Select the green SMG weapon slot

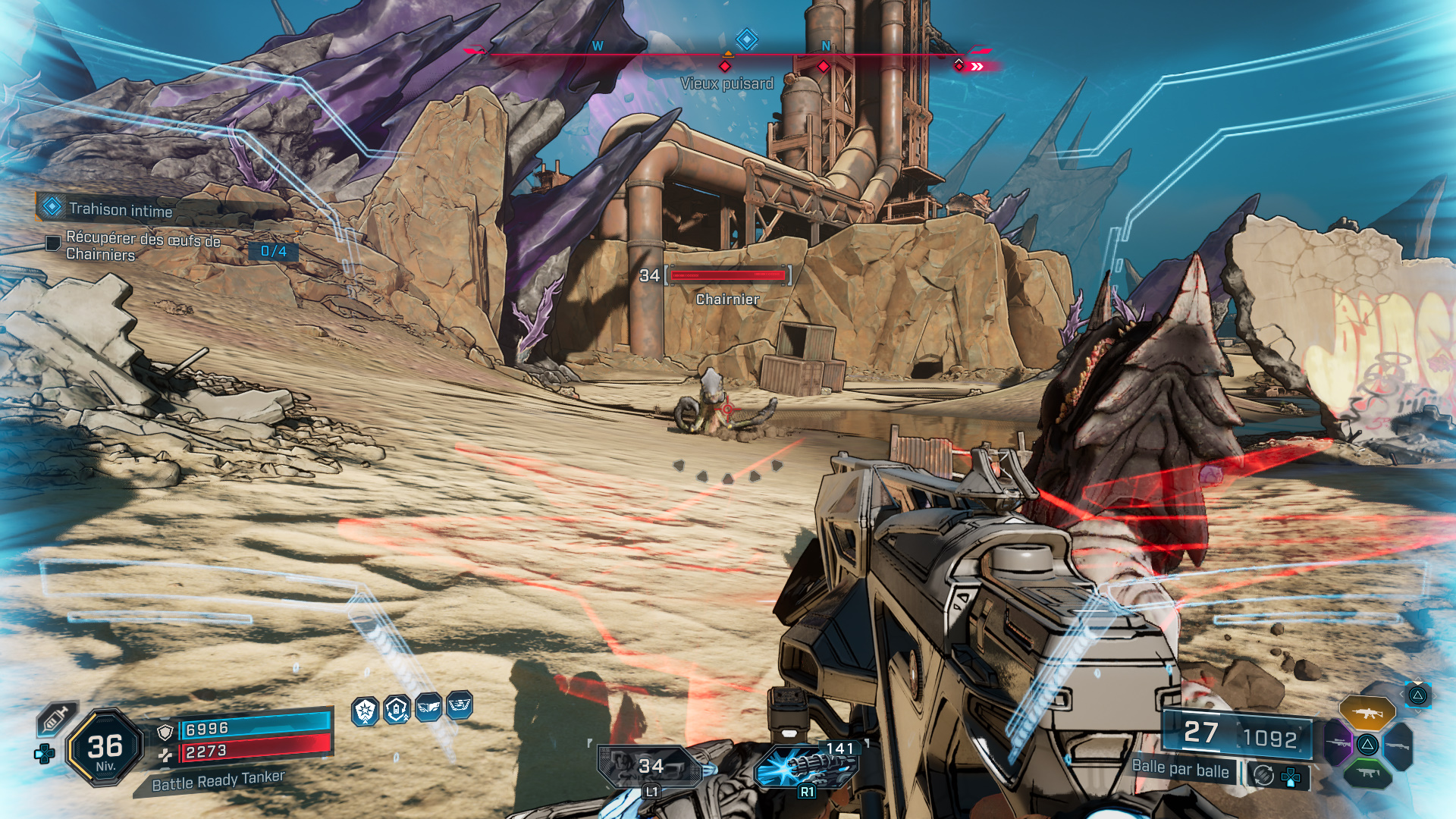[x=1367, y=773]
